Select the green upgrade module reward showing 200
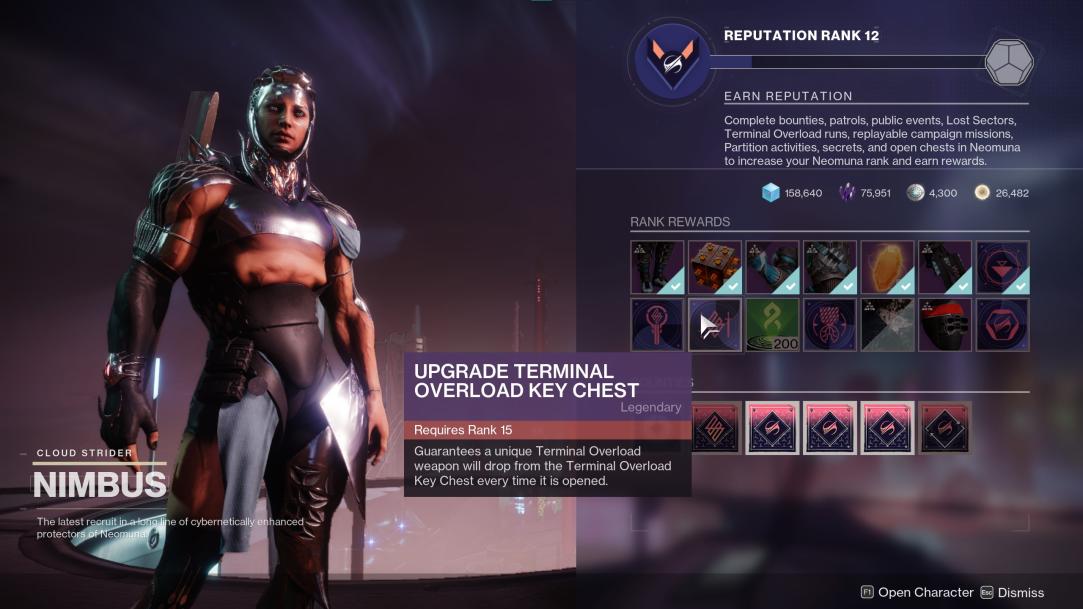1083x609 pixels. click(772, 325)
